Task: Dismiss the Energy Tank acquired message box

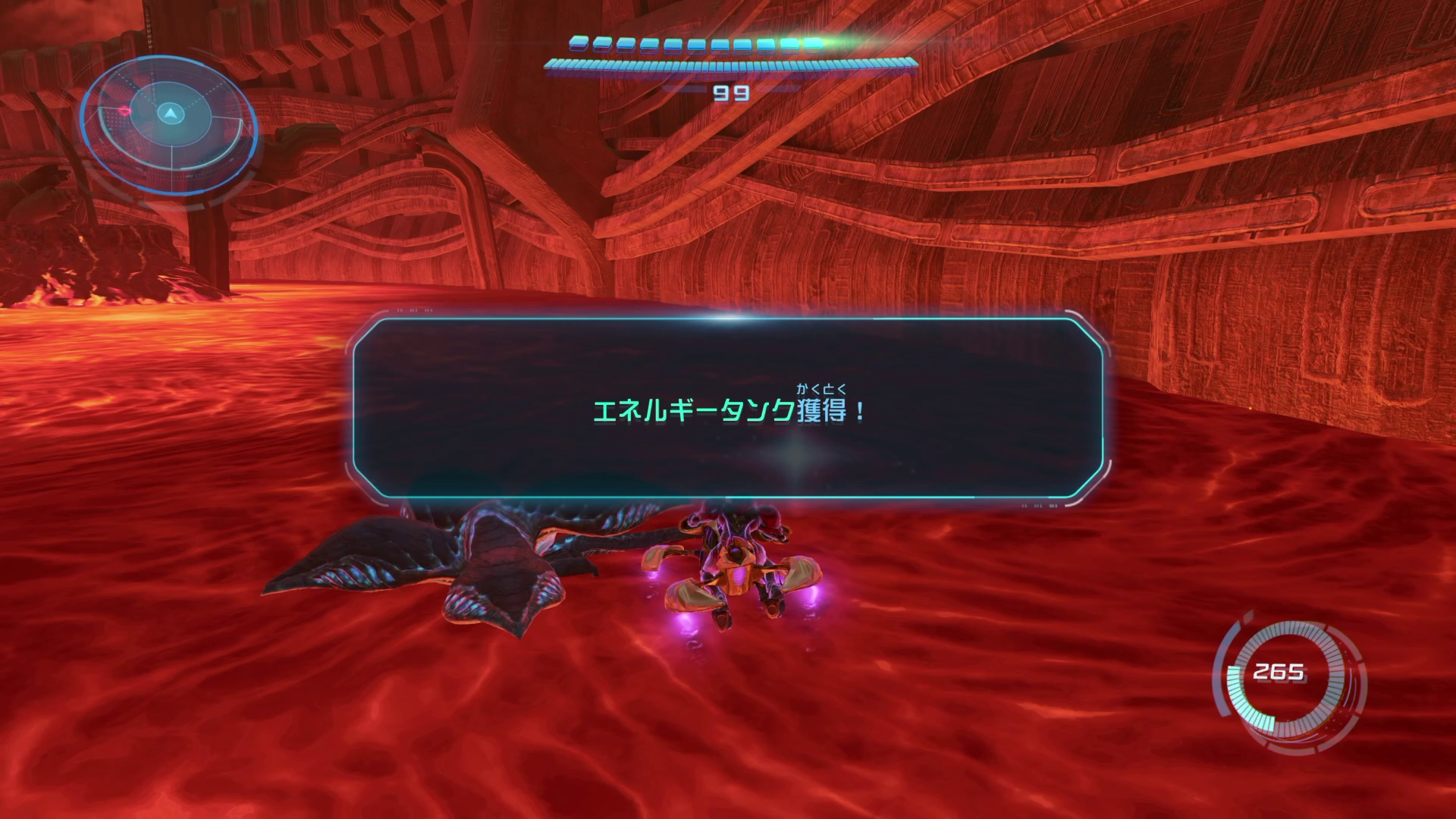Action: click(728, 409)
